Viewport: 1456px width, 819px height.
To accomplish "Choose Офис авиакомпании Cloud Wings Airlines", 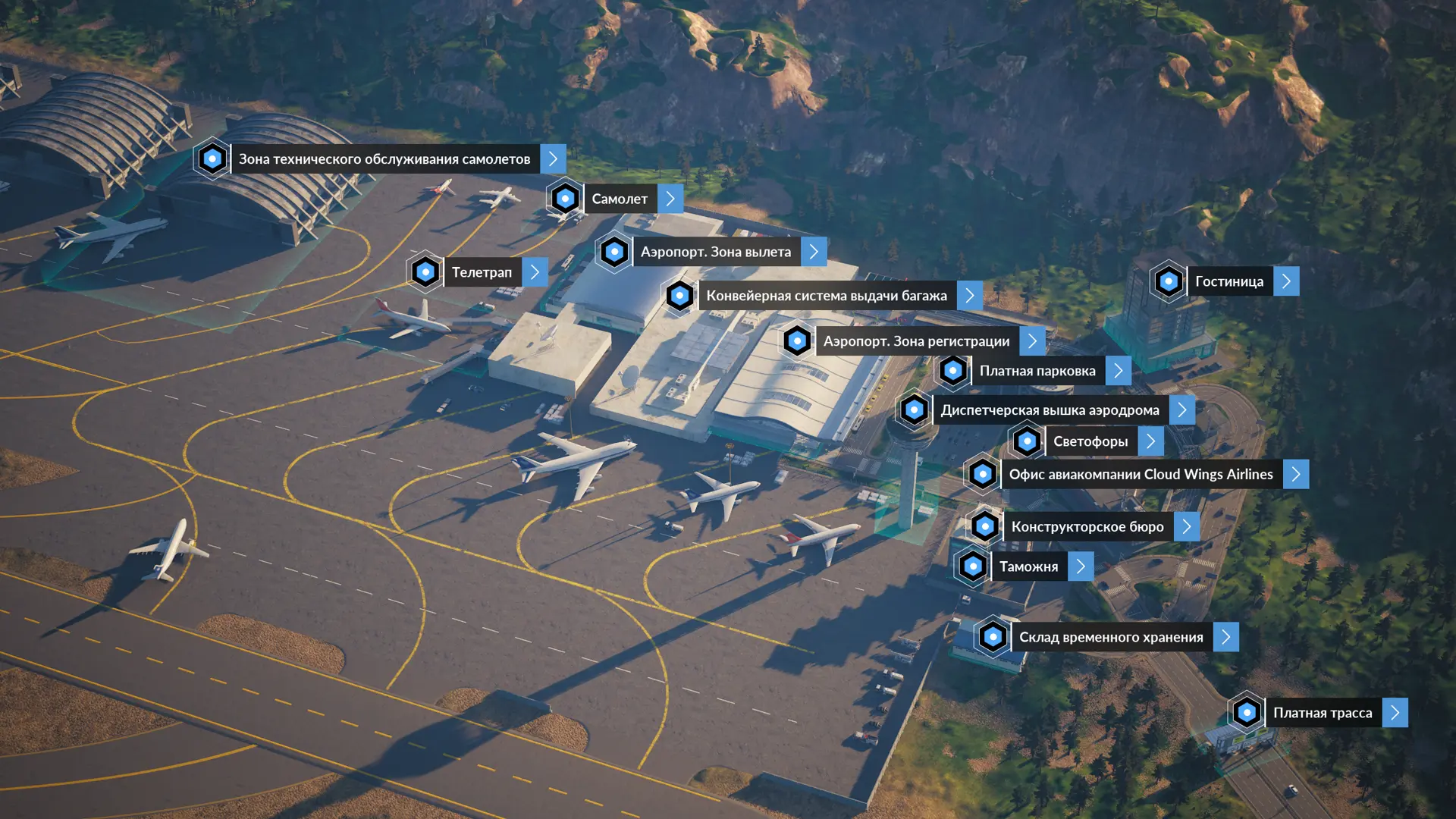I will click(1141, 475).
